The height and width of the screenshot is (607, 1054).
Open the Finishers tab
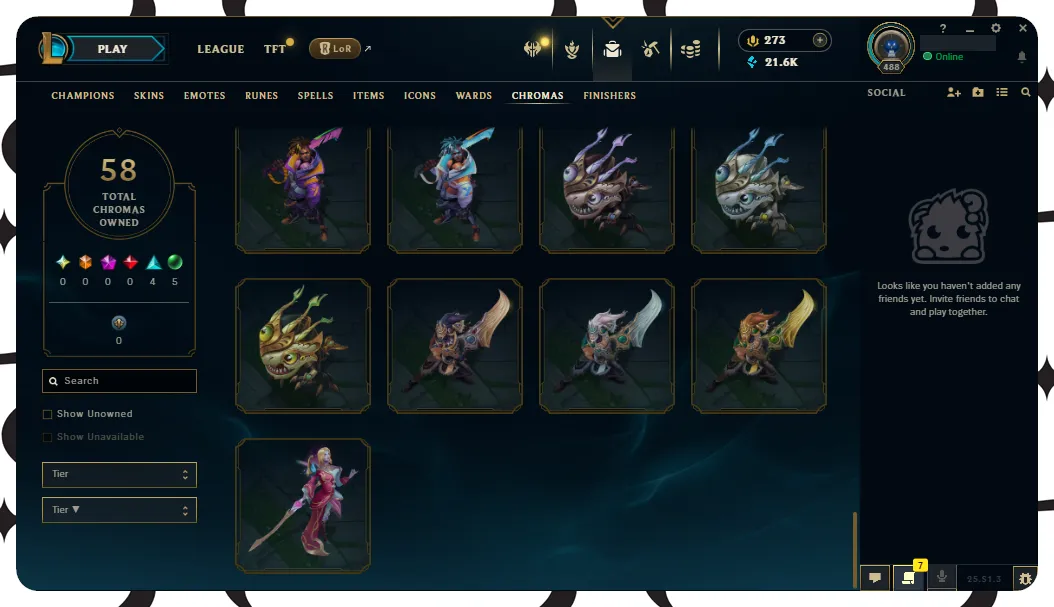(x=609, y=96)
